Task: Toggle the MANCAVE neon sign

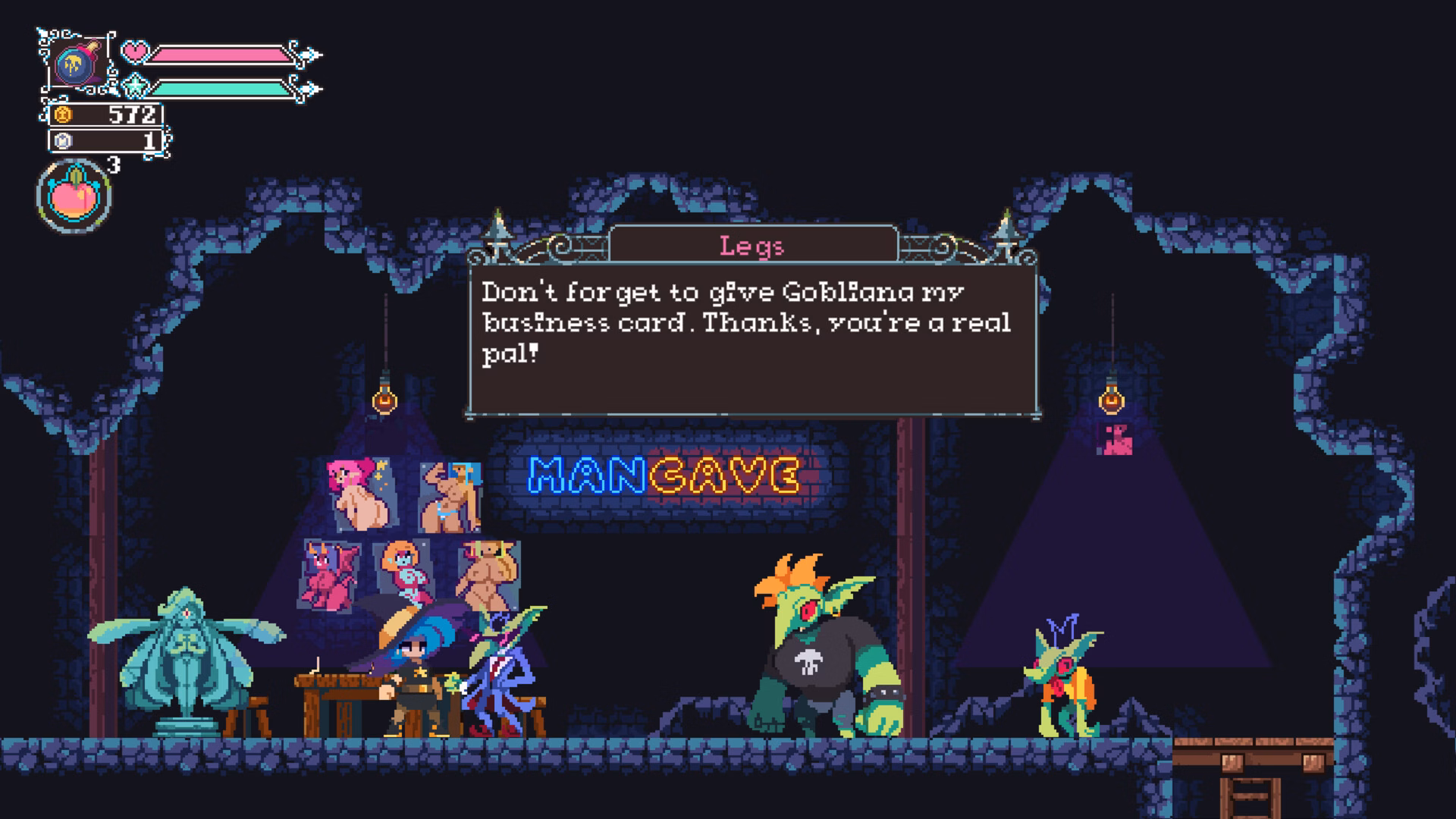Action: click(x=665, y=475)
